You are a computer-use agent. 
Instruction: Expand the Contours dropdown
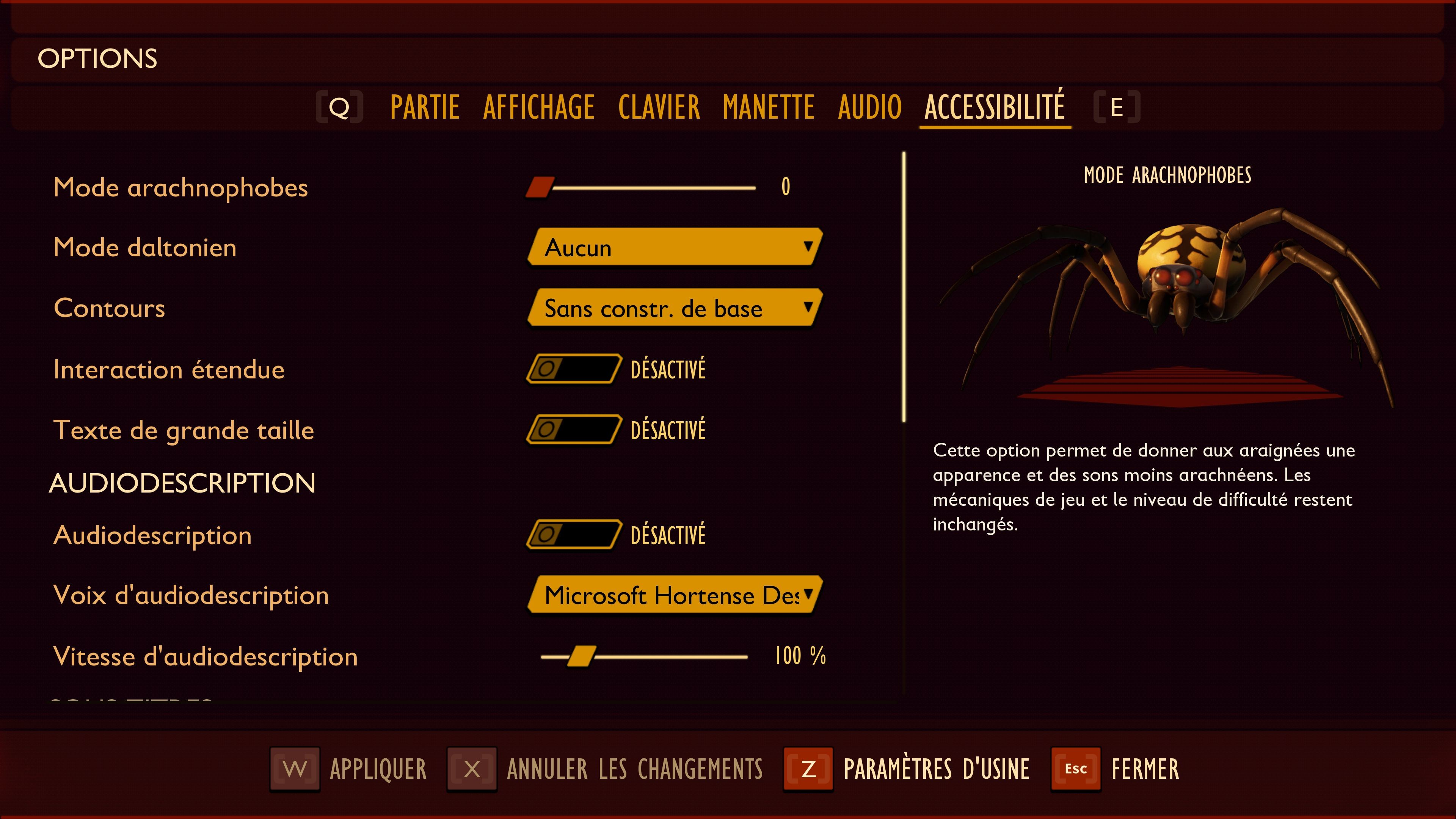pos(673,309)
